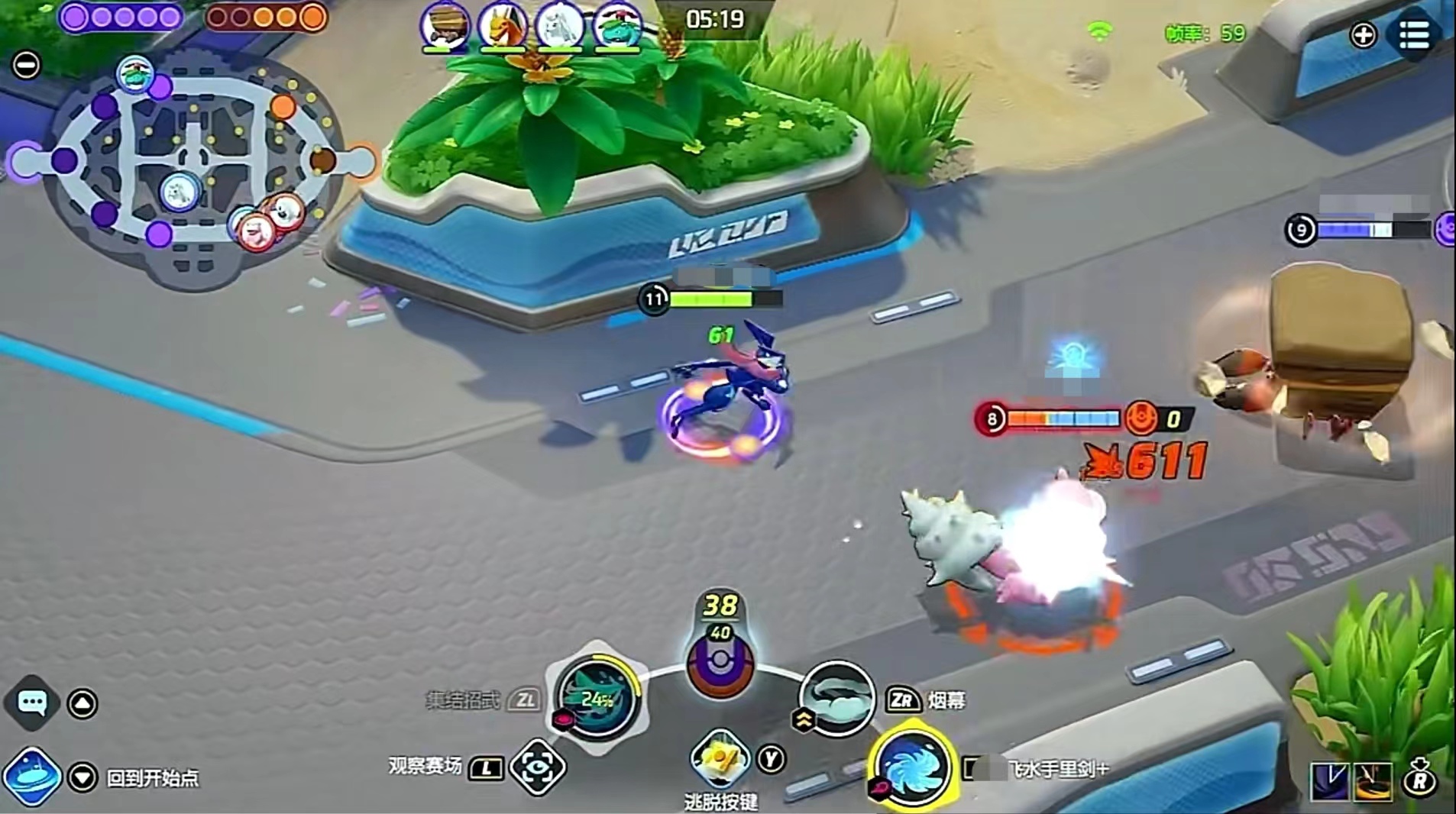Activate the return to start point icon
1456x814 pixels.
tap(31, 777)
